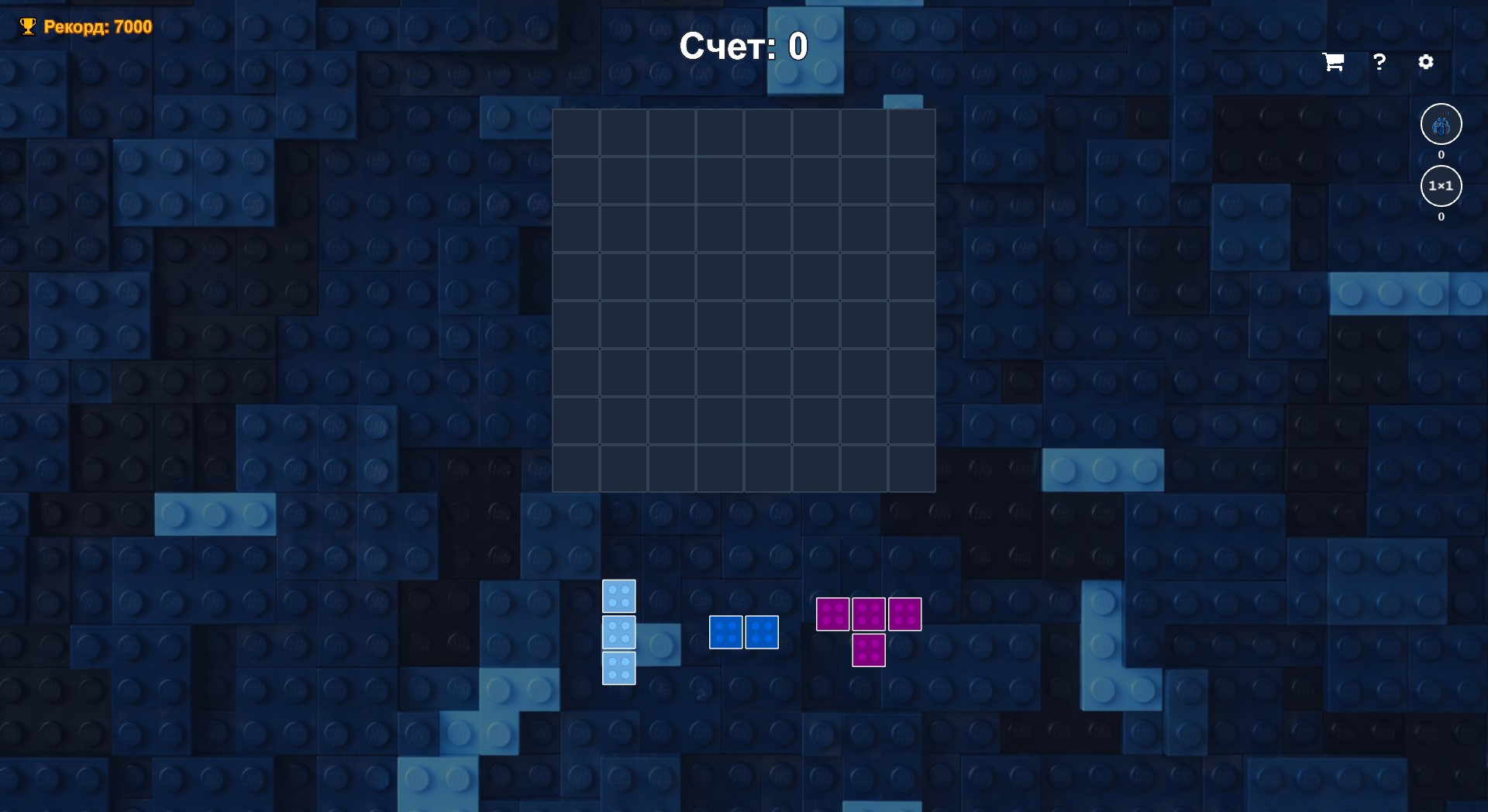The height and width of the screenshot is (812, 1488).
Task: Open help by clicking the '?' button
Action: click(x=1379, y=62)
